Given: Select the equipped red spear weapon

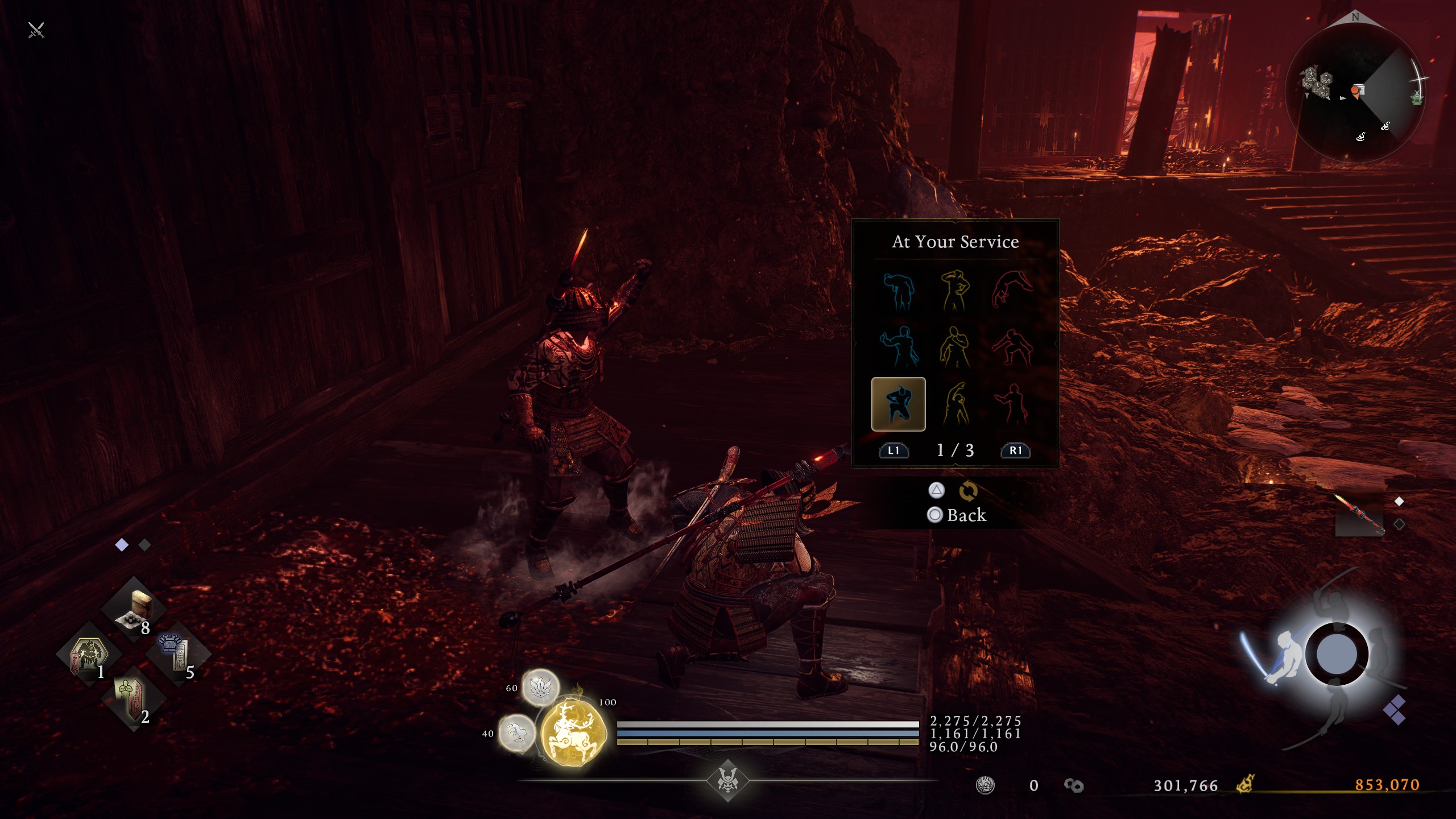Looking at the screenshot, I should click(x=1359, y=514).
